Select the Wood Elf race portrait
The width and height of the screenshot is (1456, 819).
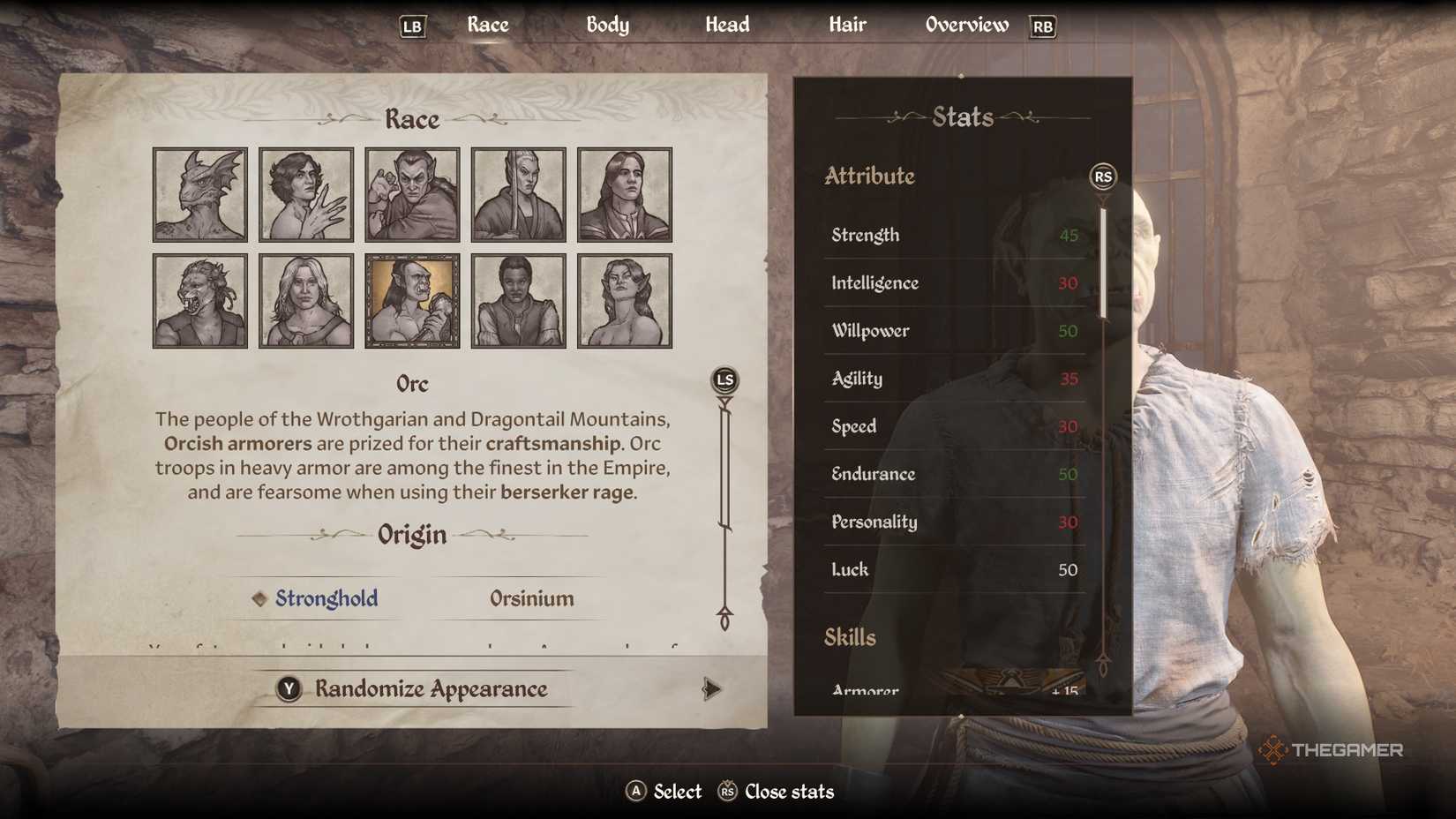click(x=625, y=300)
